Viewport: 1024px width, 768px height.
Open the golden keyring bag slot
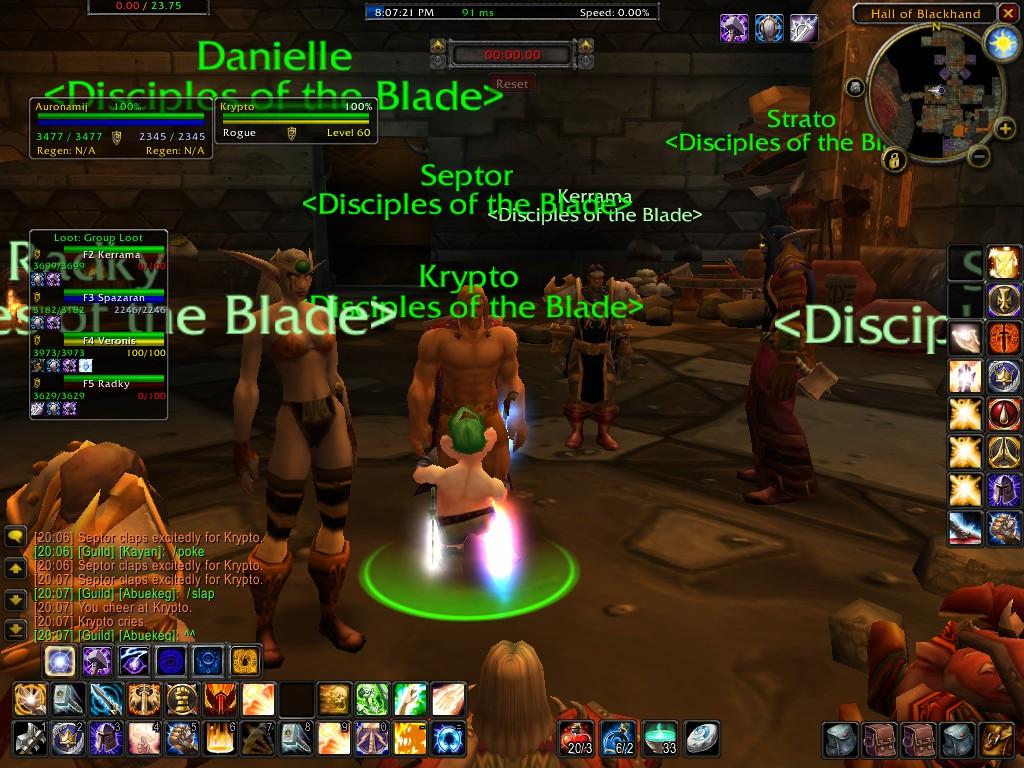pos(996,740)
